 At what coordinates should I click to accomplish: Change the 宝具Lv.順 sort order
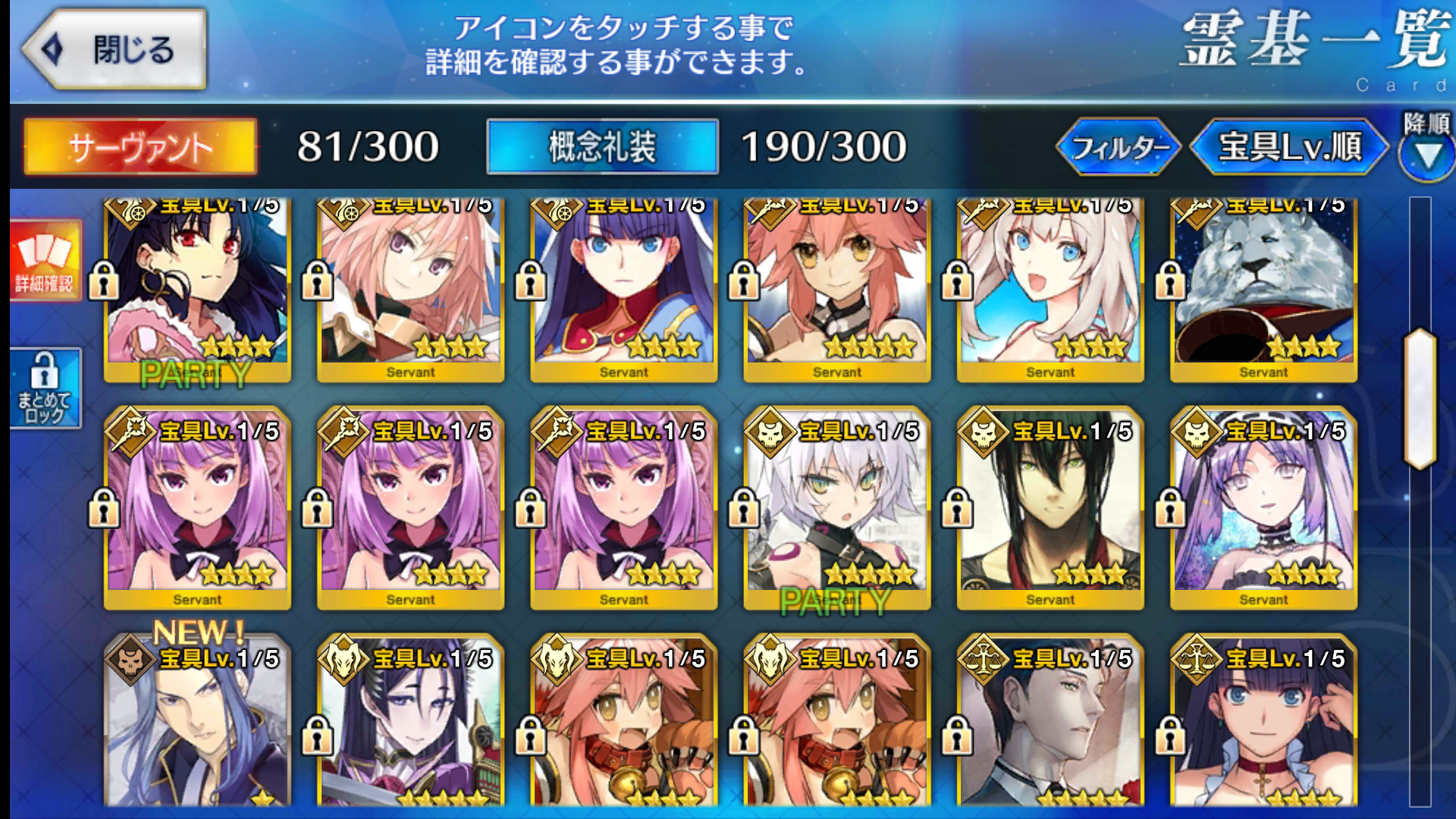tap(1290, 146)
